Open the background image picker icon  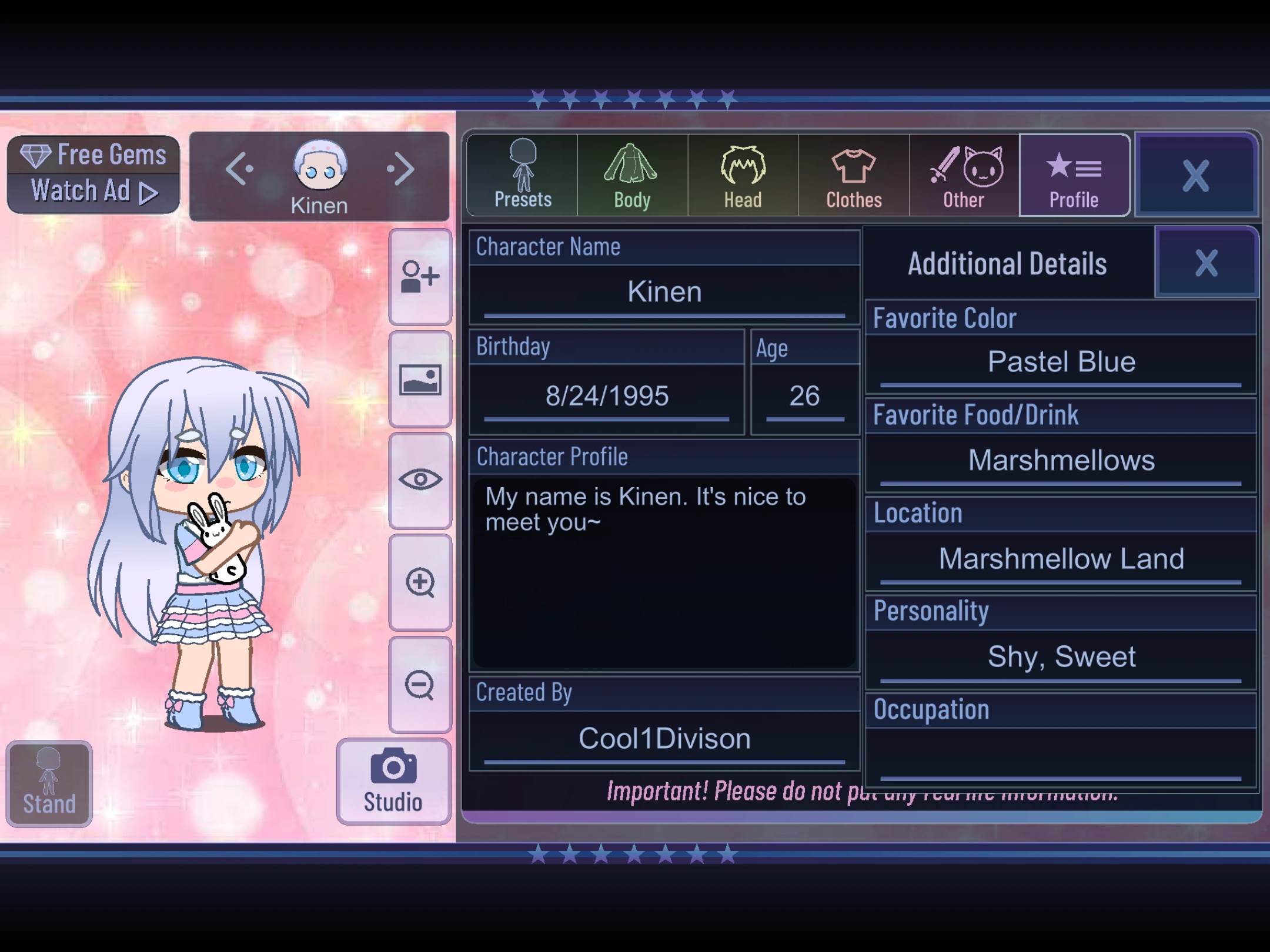[x=420, y=379]
